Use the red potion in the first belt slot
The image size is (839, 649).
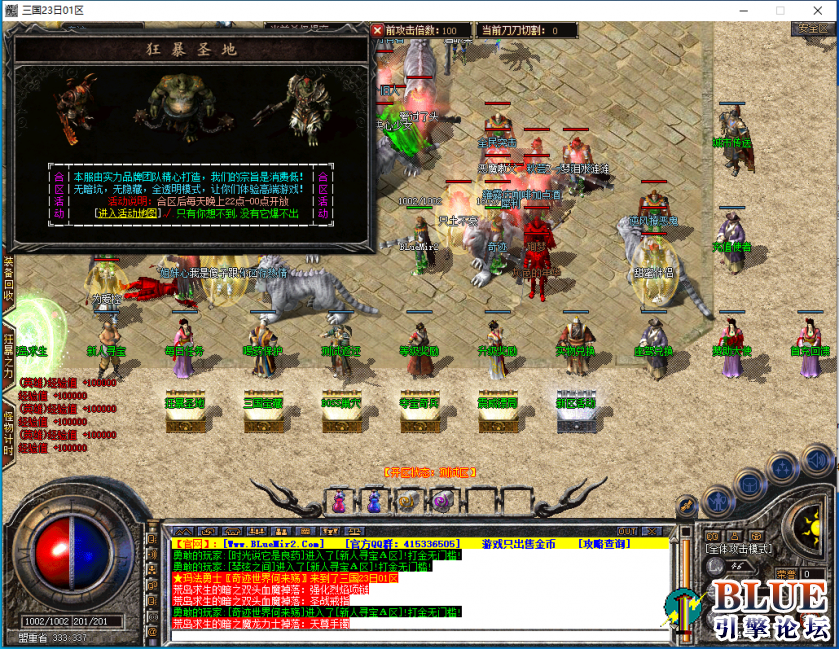pos(340,500)
